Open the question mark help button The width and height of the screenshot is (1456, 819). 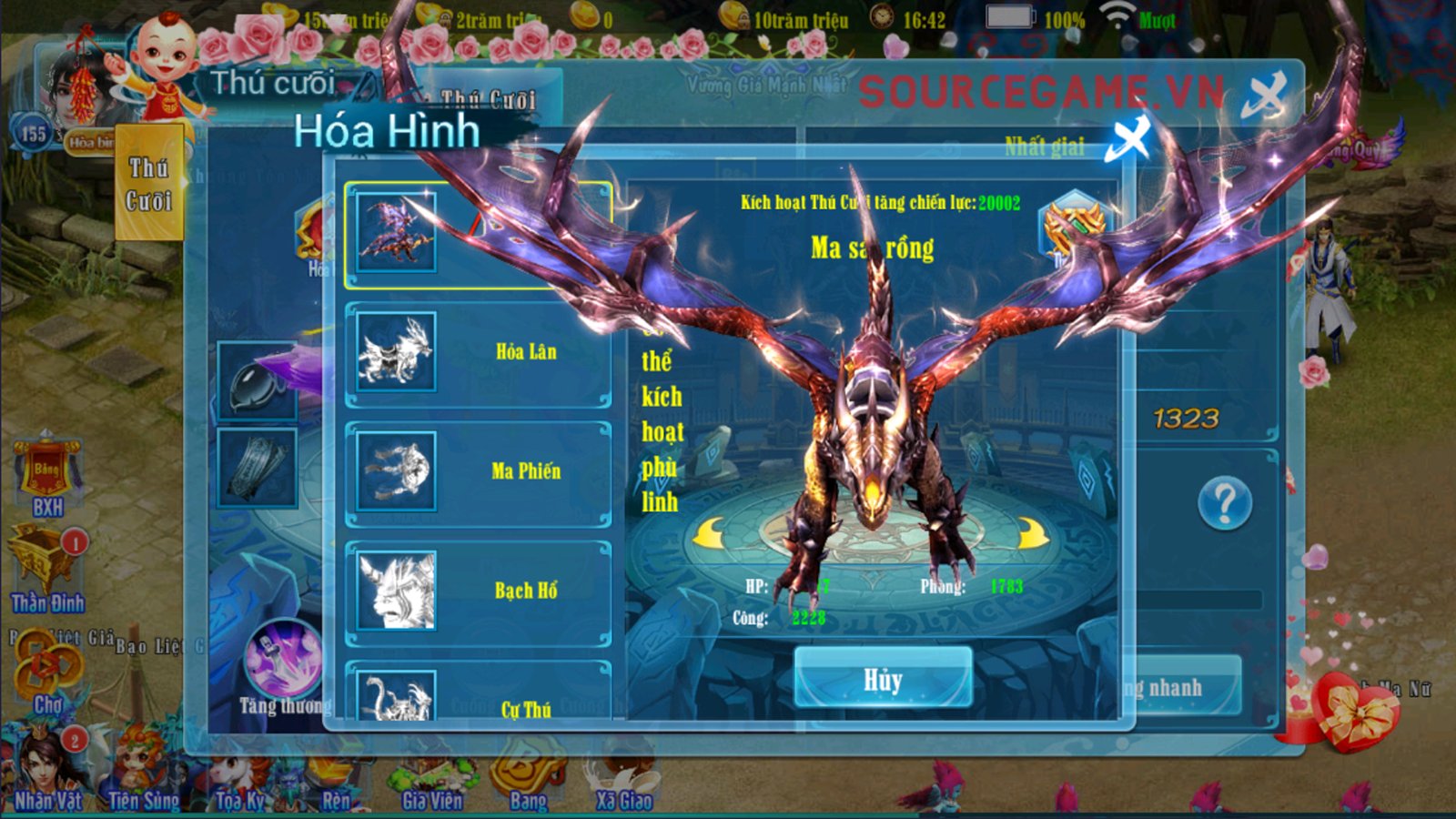pos(1225,502)
